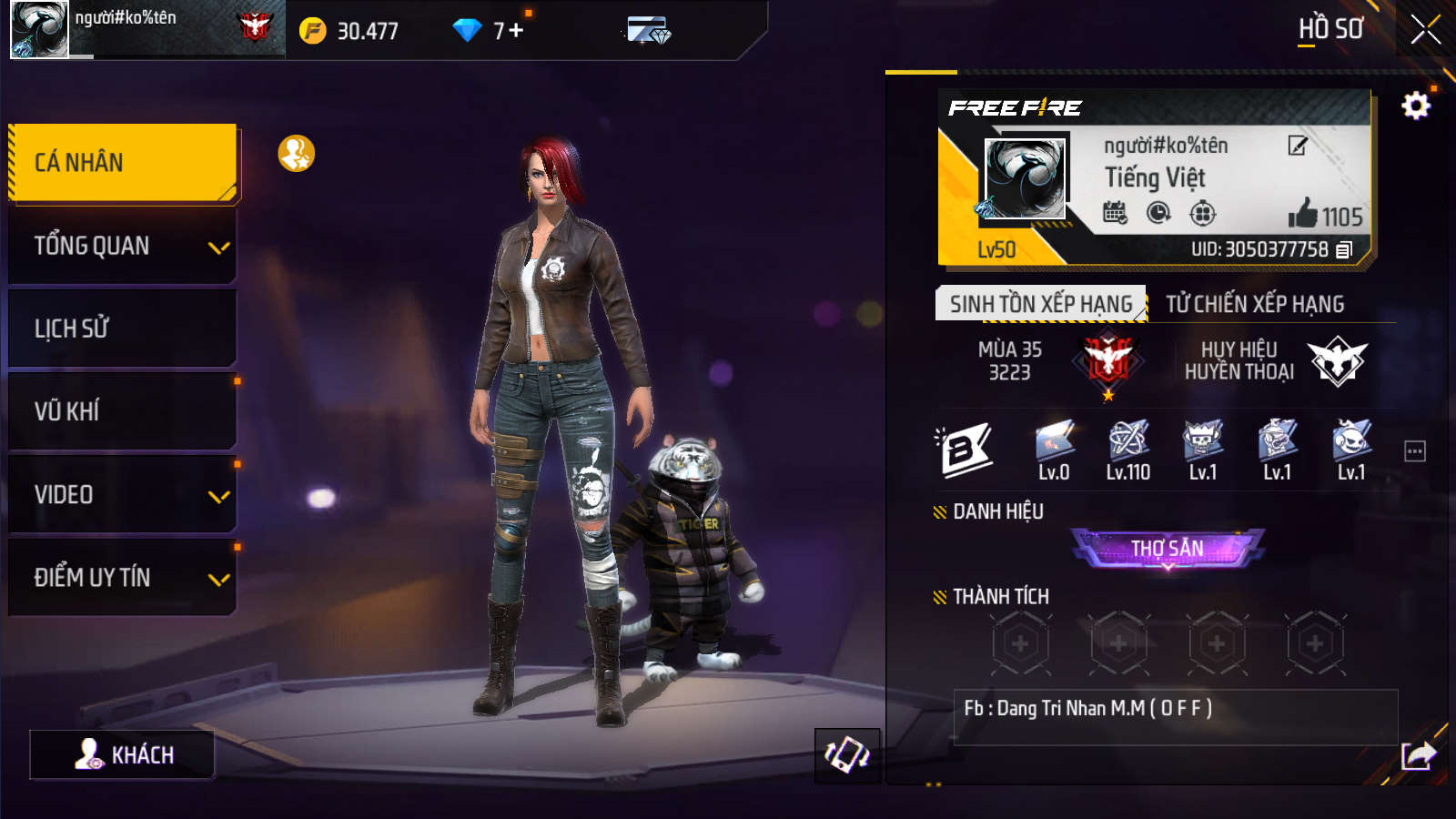Open the yellow friends icon

(x=296, y=154)
